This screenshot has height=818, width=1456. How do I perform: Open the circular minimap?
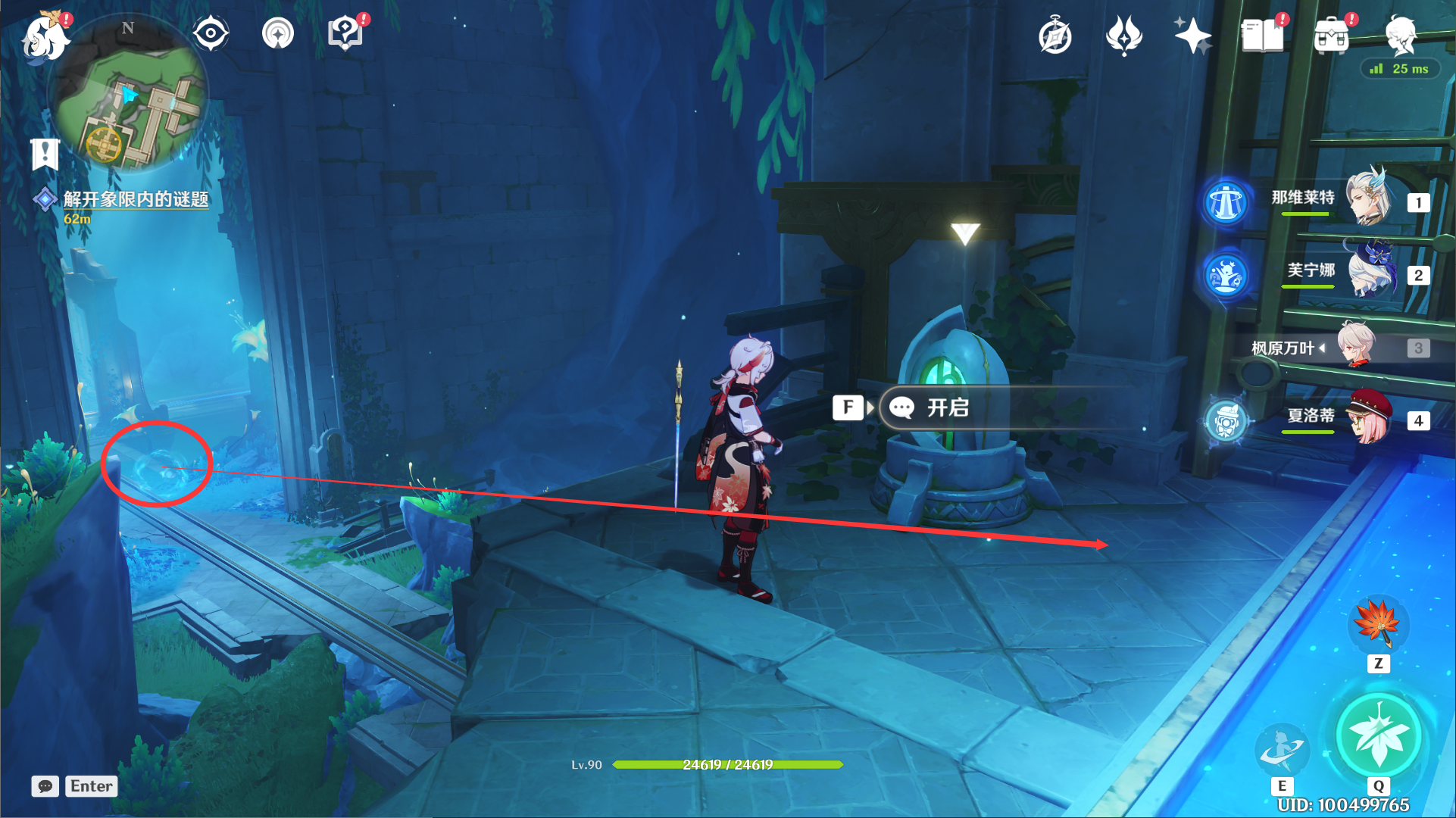(129, 95)
